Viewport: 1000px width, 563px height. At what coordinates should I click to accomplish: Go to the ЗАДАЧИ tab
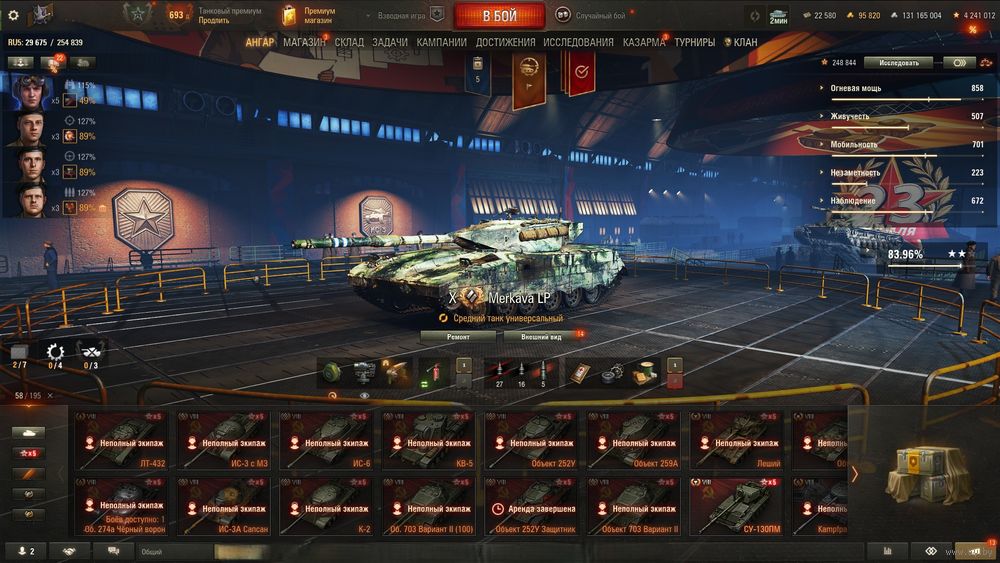click(390, 42)
